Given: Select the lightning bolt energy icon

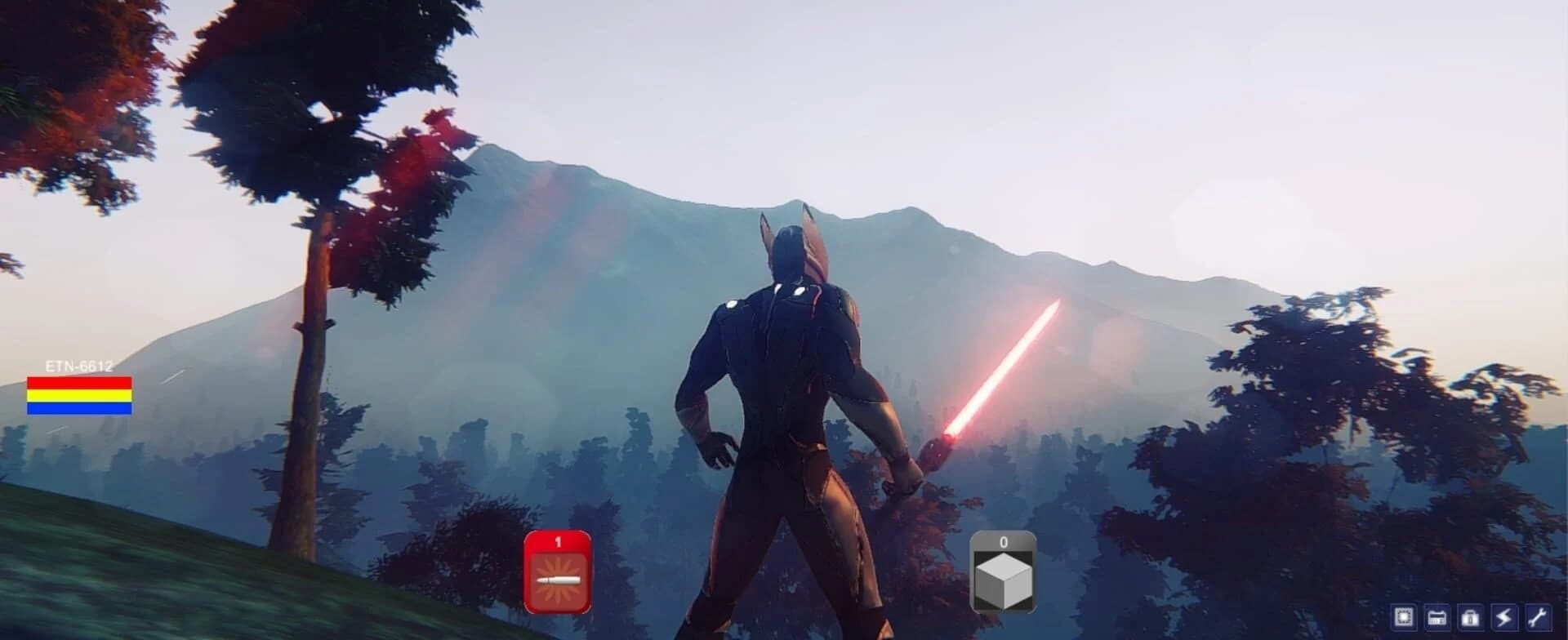Looking at the screenshot, I should 1503,618.
